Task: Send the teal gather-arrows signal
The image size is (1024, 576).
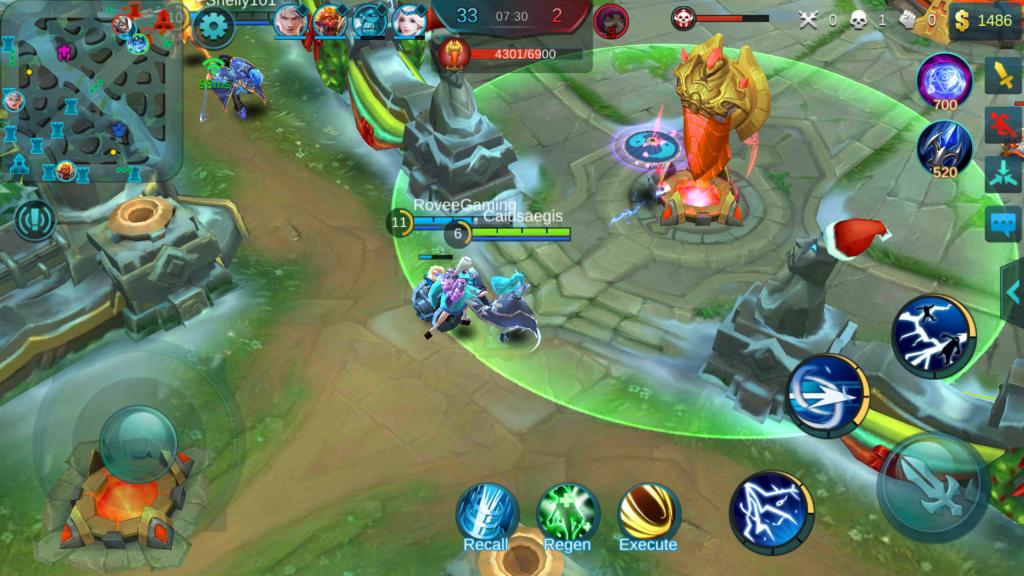Action: pyautogui.click(x=1002, y=173)
